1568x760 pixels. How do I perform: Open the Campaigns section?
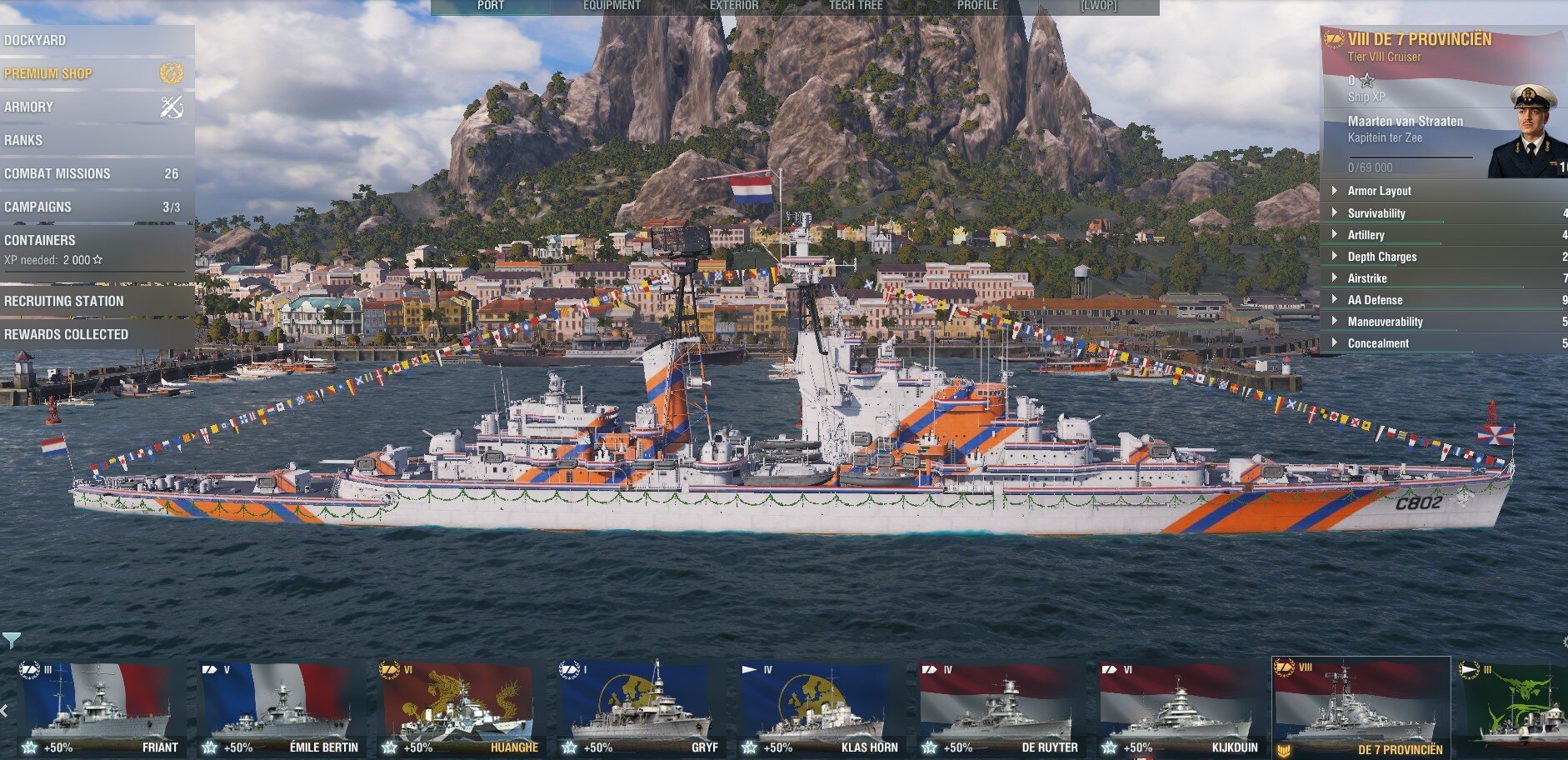click(37, 207)
